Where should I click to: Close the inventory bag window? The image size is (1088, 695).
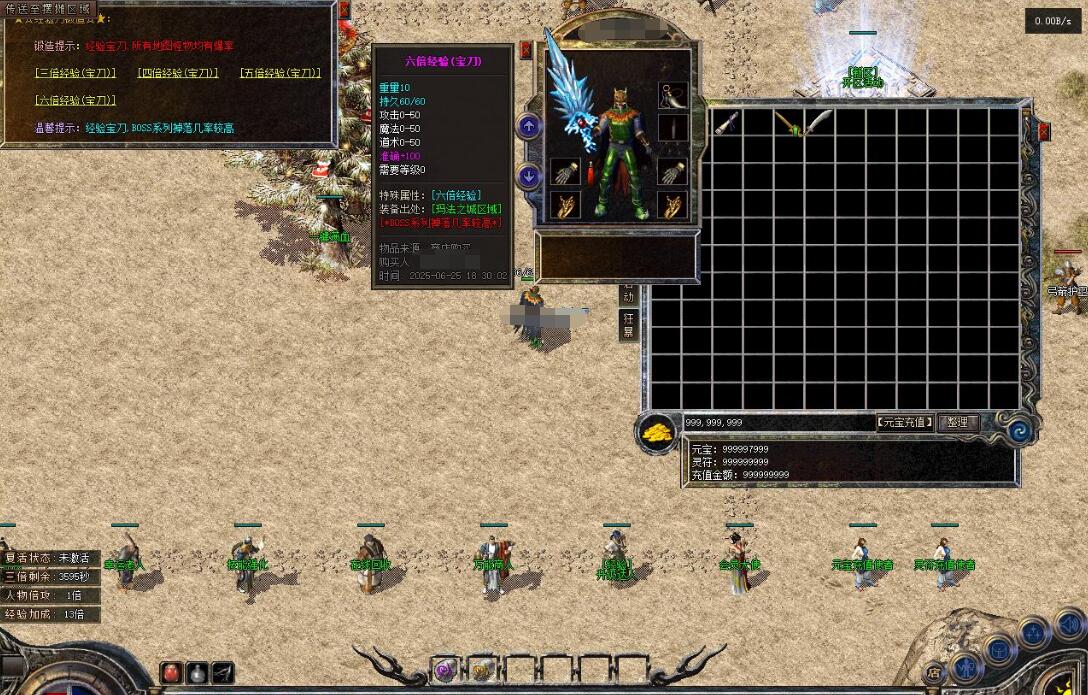(1044, 131)
